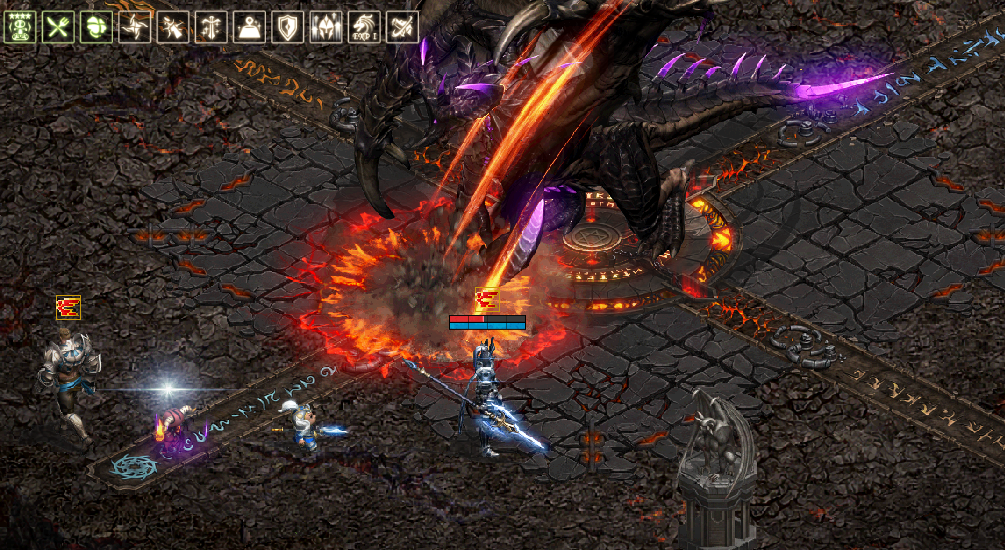Select the glowing sword buff icon
Image resolution: width=1005 pixels, height=550 pixels.
point(211,27)
